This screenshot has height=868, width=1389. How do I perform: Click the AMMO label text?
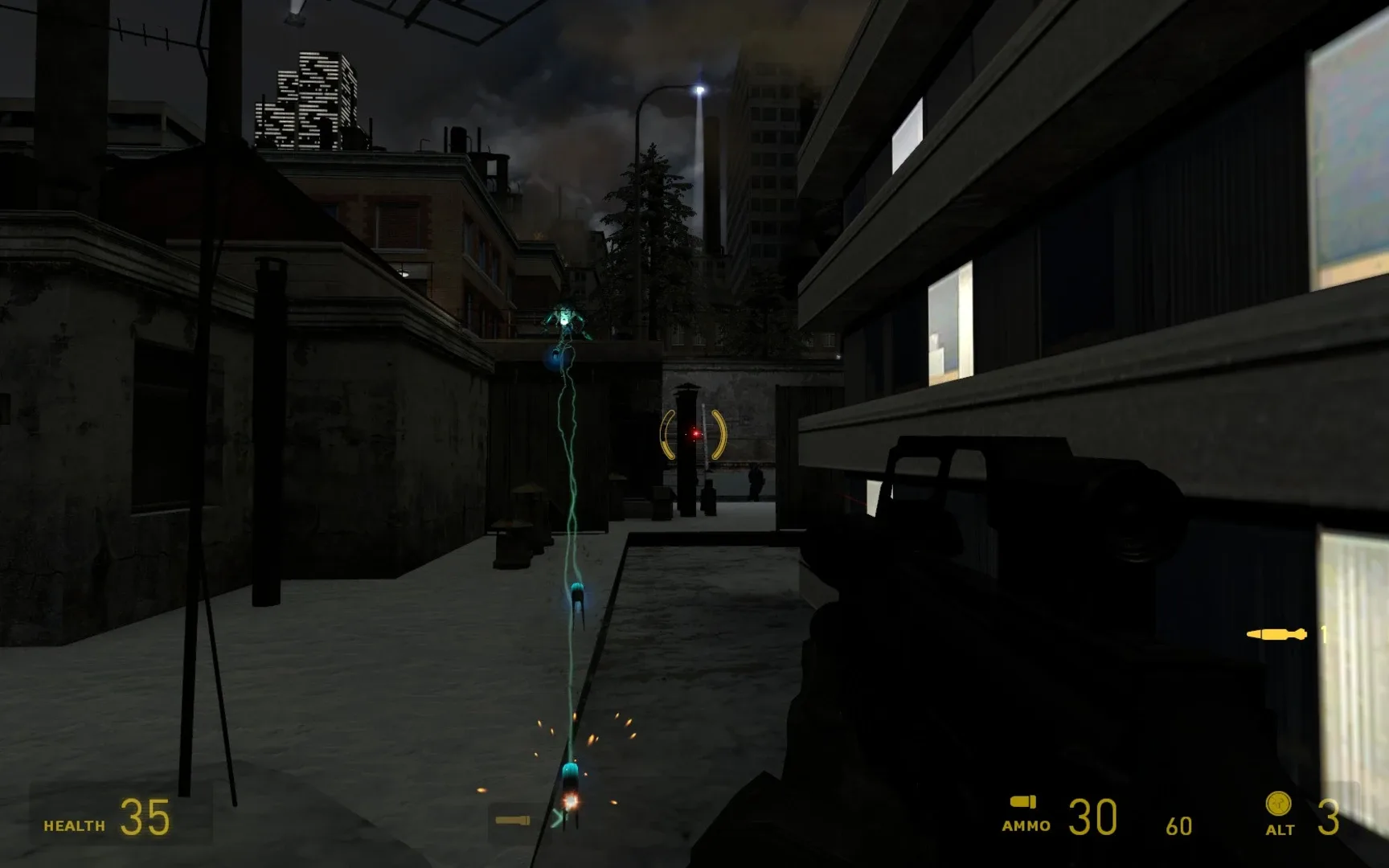(1026, 825)
